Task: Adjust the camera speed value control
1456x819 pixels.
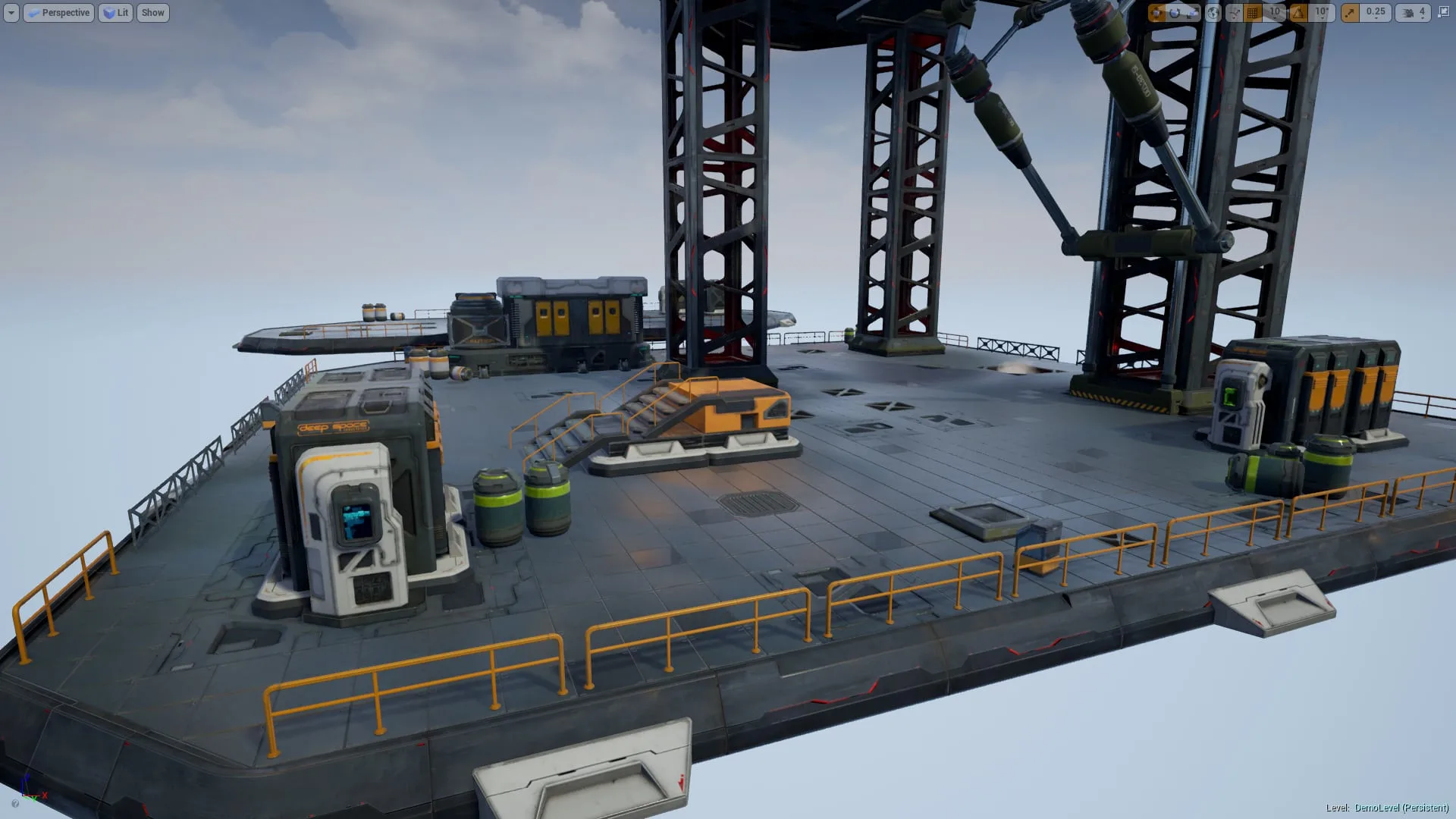Action: coord(1422,13)
